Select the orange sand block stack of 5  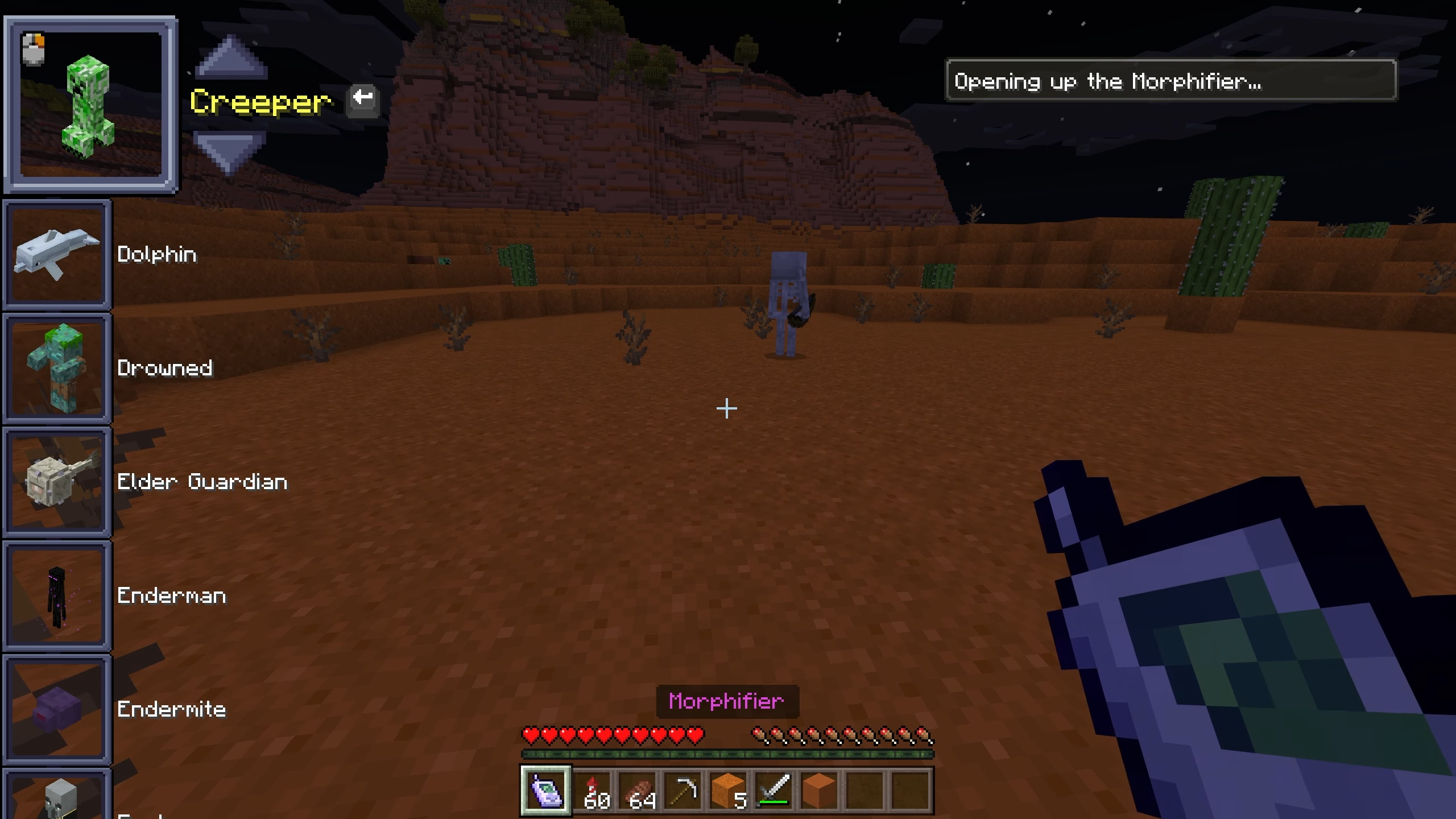728,791
